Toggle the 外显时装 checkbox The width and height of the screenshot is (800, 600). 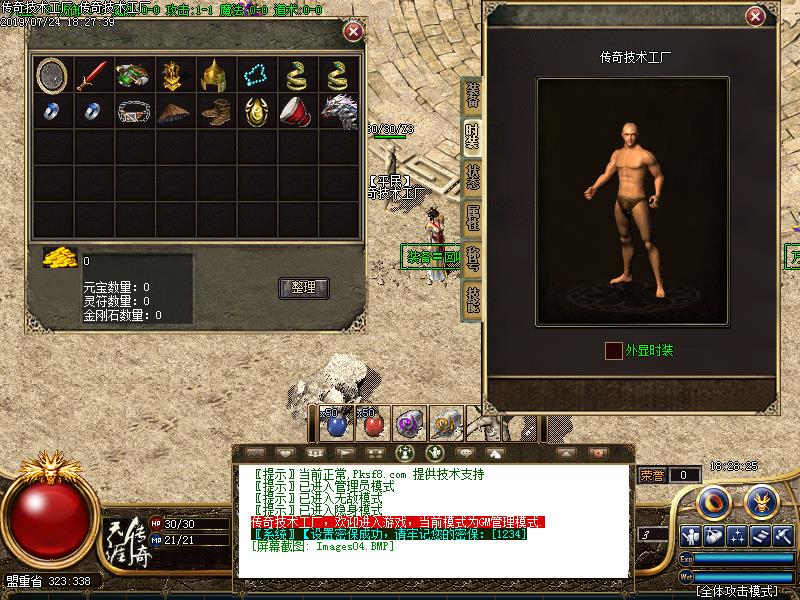613,350
